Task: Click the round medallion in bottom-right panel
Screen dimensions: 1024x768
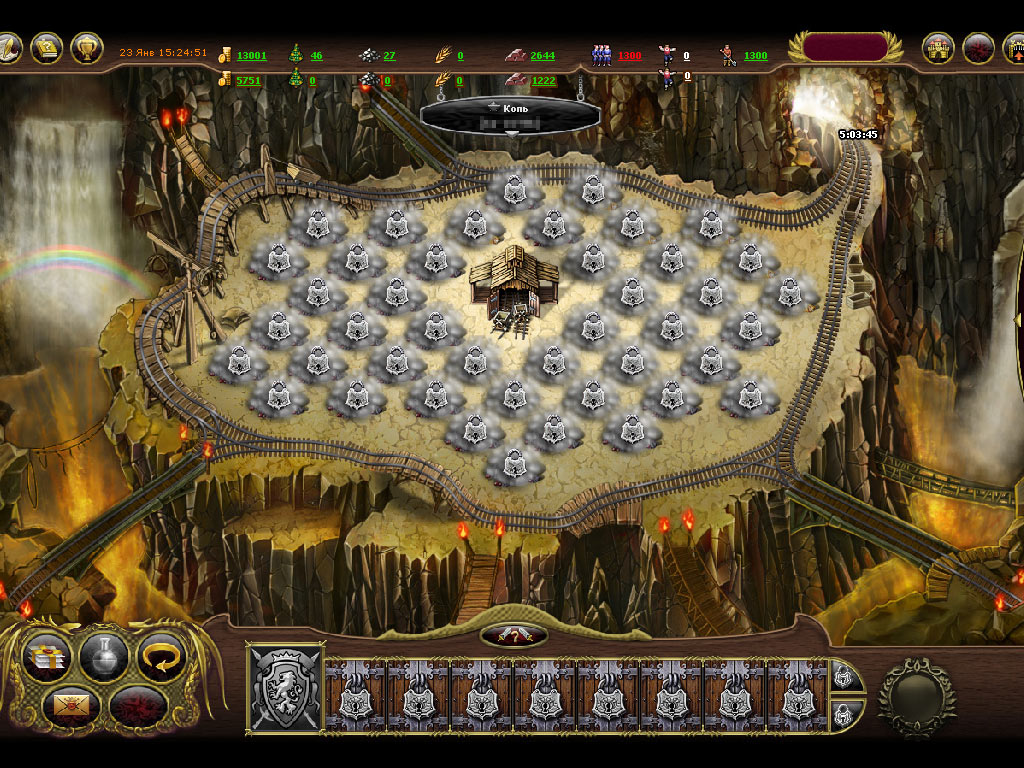Action: point(916,696)
